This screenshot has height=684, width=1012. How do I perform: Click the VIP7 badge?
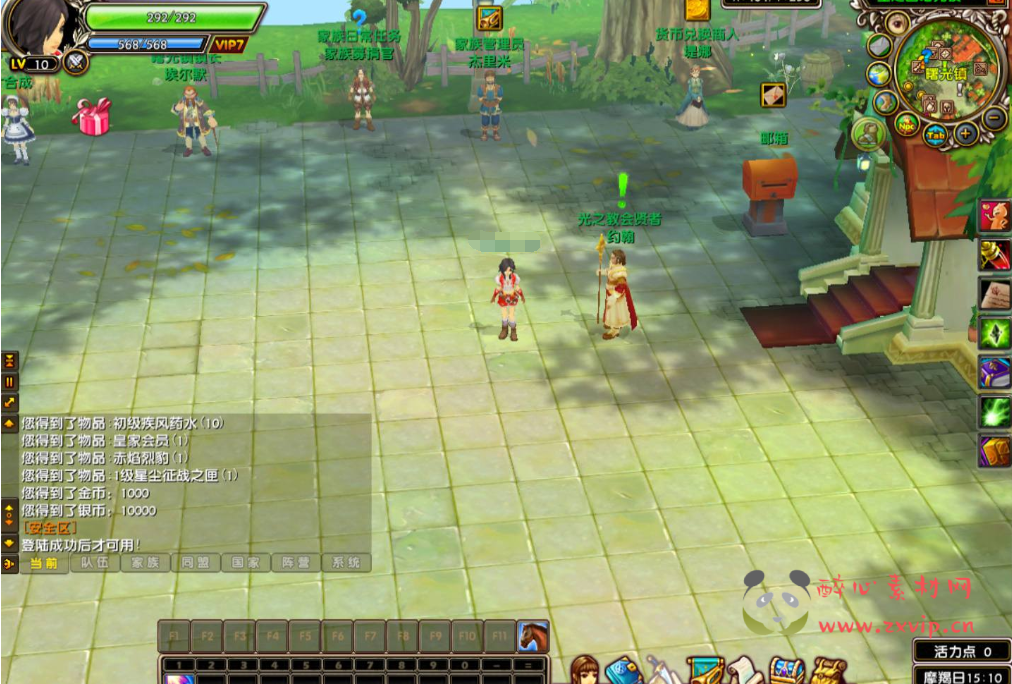[228, 45]
